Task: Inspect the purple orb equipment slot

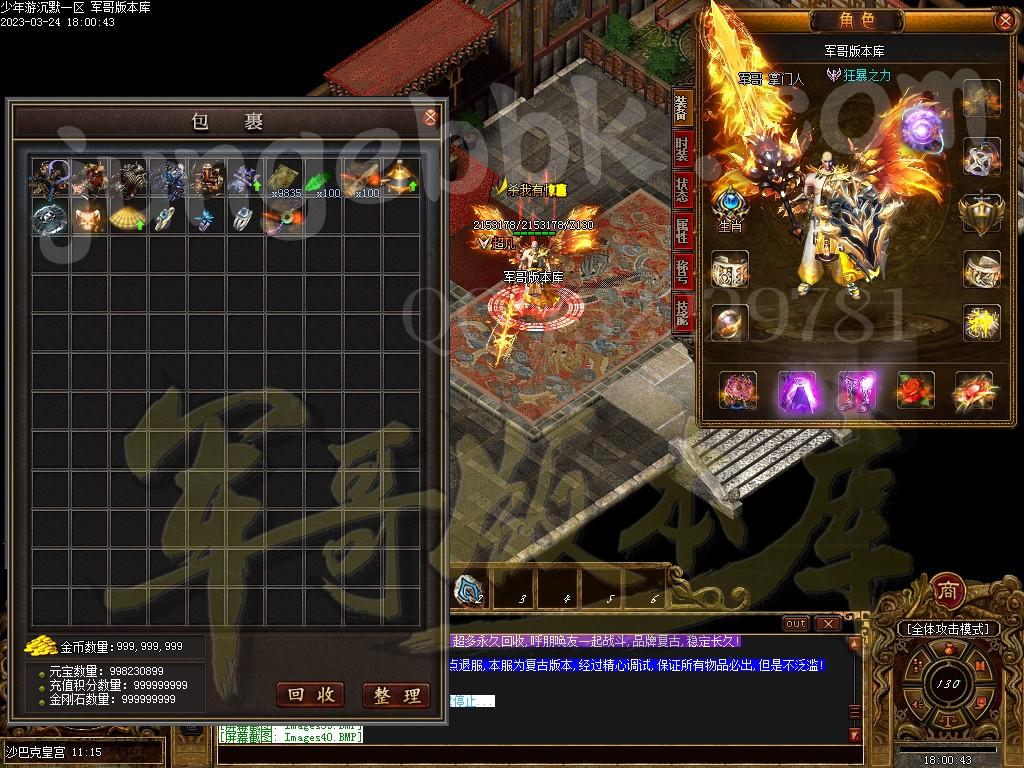Action: click(920, 126)
